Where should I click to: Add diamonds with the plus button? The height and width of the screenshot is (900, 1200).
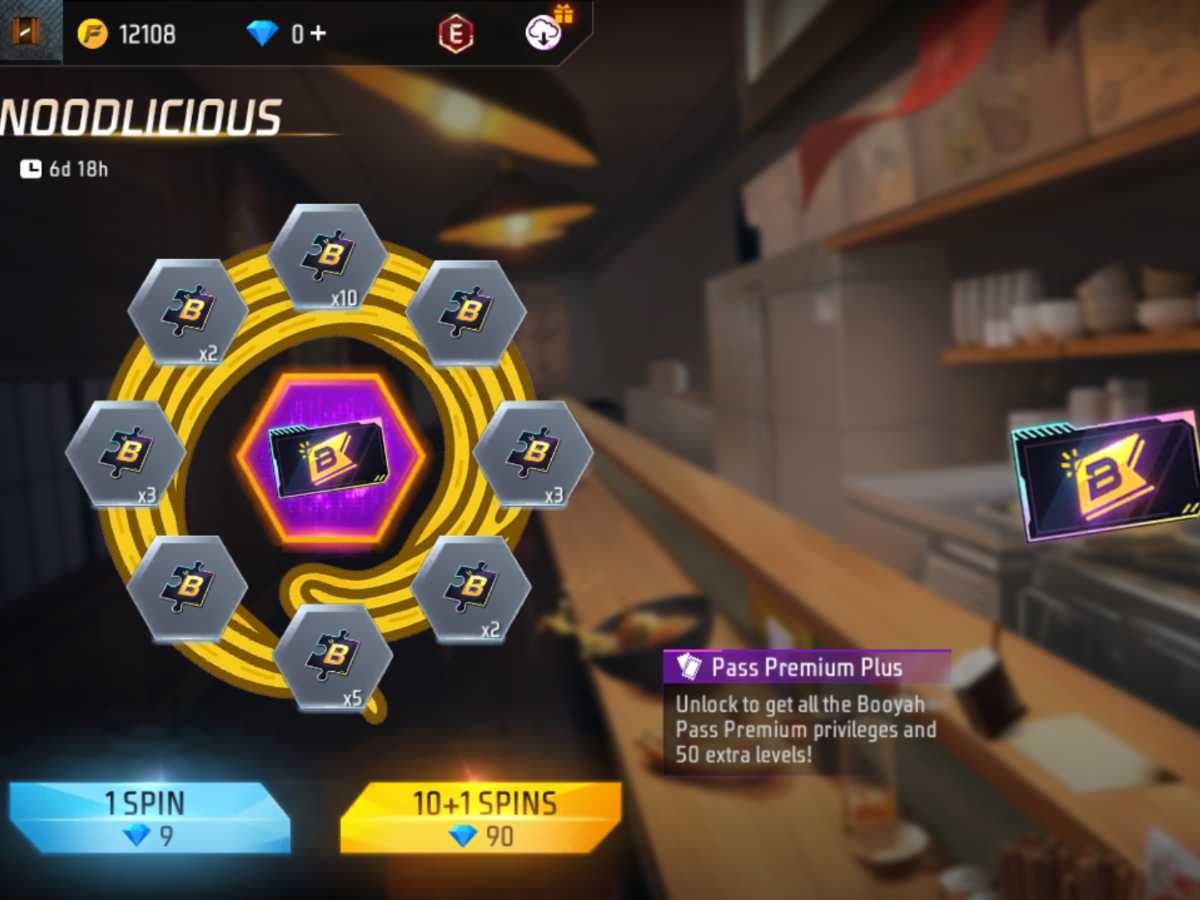(317, 33)
